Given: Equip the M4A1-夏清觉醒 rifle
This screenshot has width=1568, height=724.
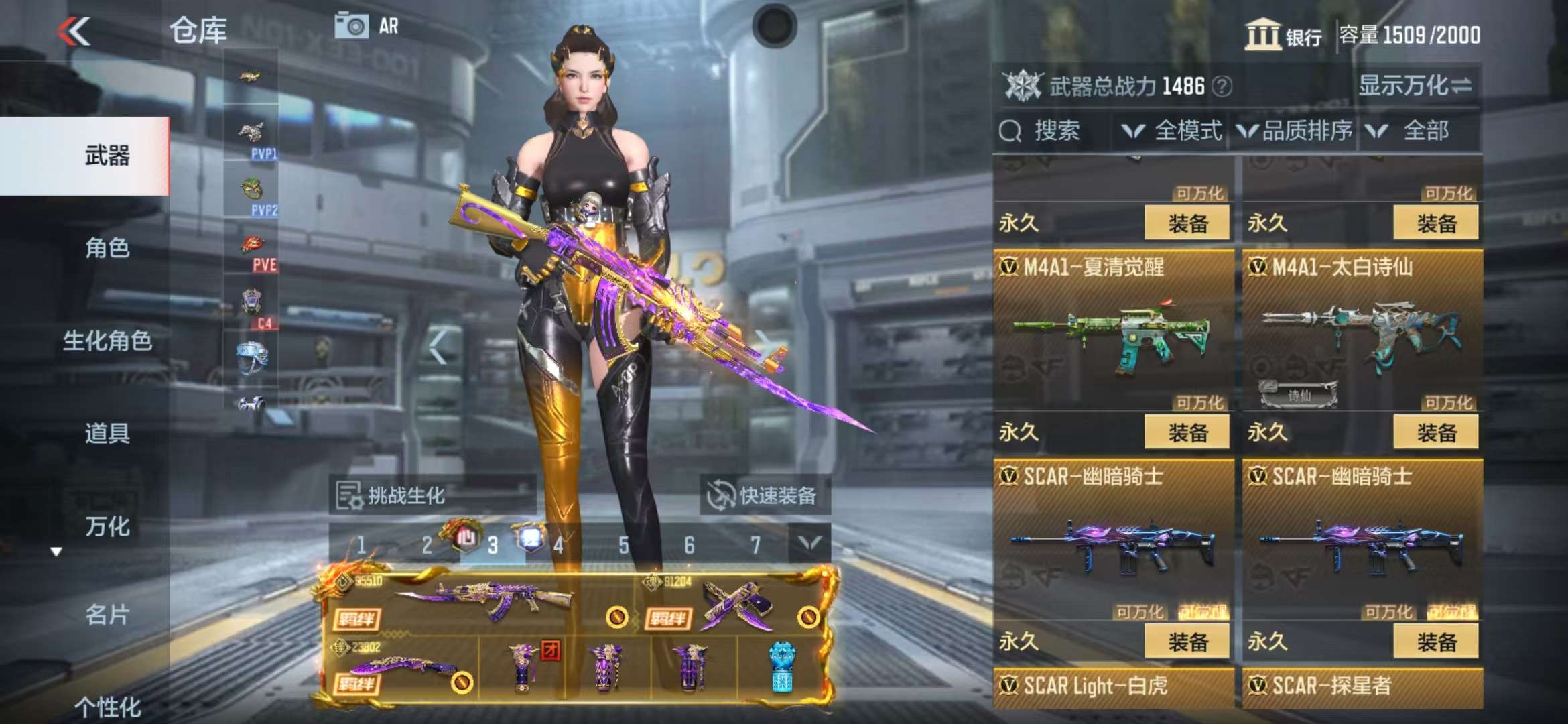Looking at the screenshot, I should click(x=1187, y=432).
